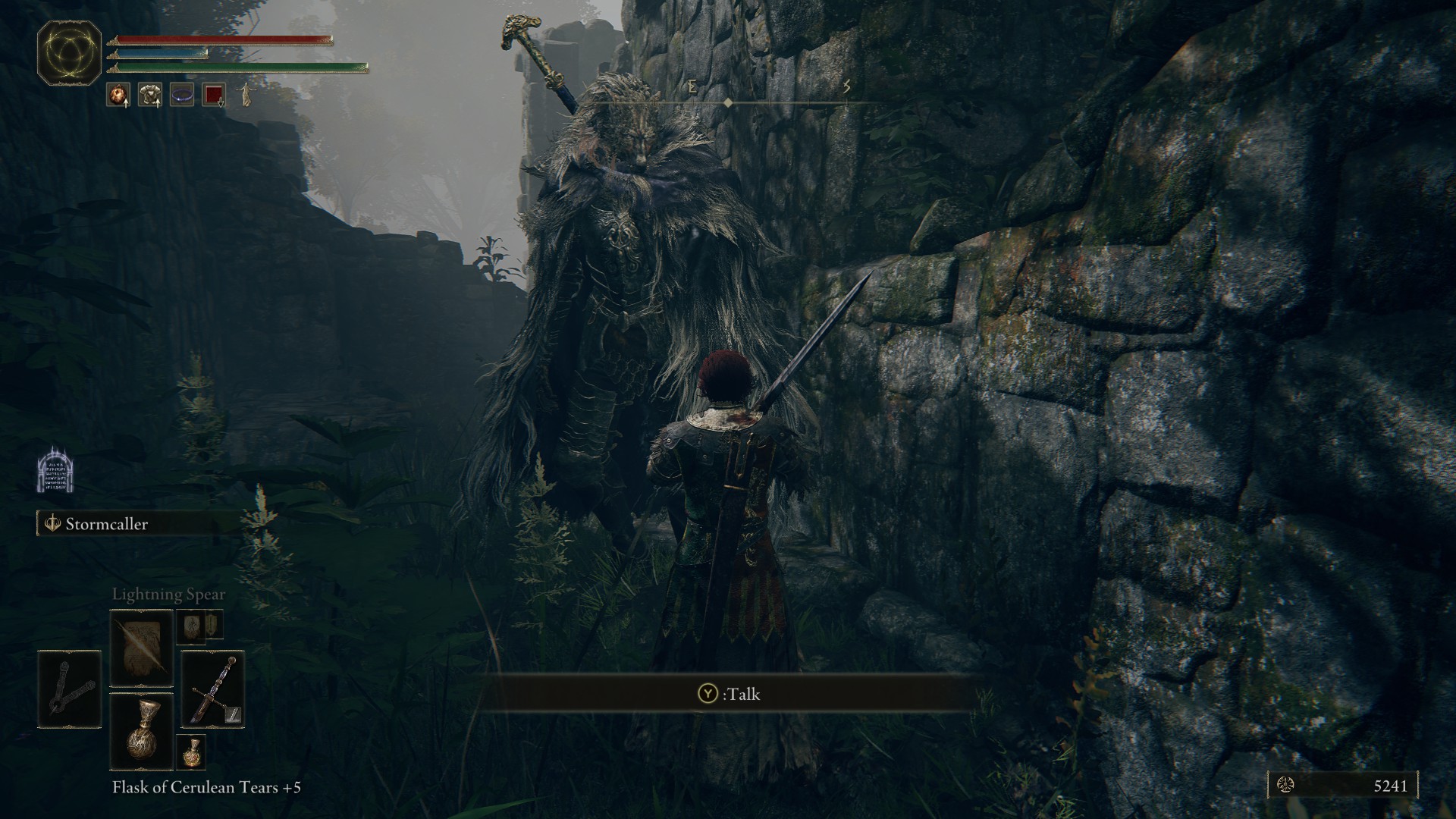Select the Flask of Cerulean Tears slot
This screenshot has height=819, width=1456.
click(142, 731)
